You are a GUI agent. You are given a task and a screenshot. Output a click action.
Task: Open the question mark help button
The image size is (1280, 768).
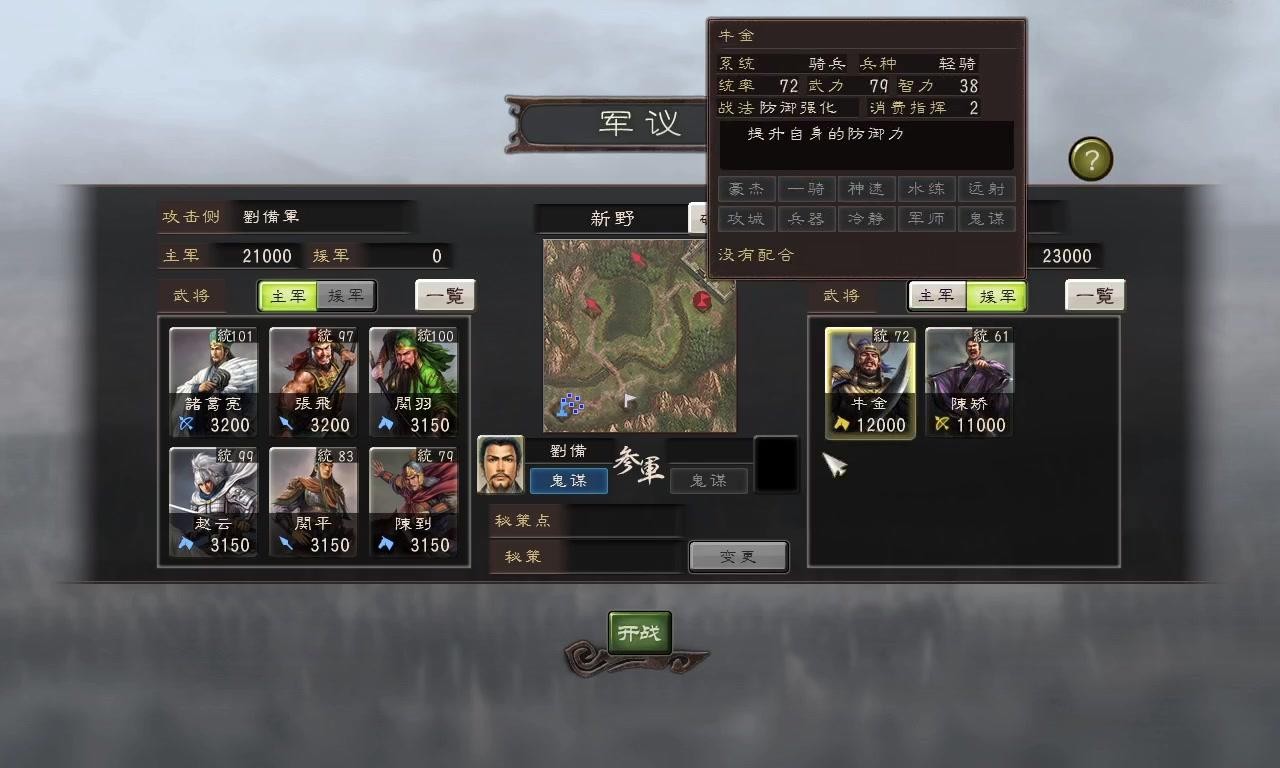click(x=1090, y=159)
